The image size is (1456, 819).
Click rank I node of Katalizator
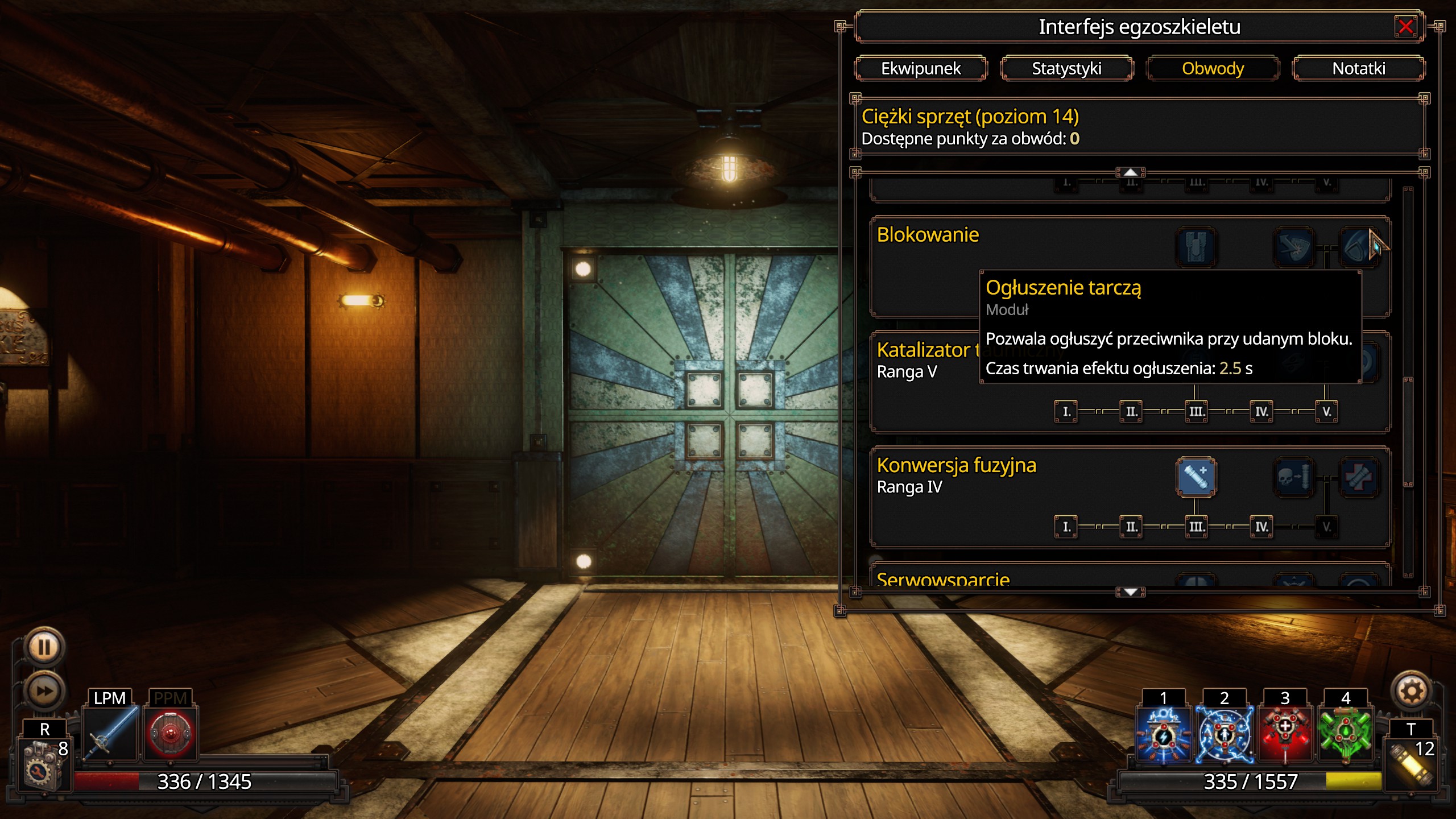point(1066,411)
